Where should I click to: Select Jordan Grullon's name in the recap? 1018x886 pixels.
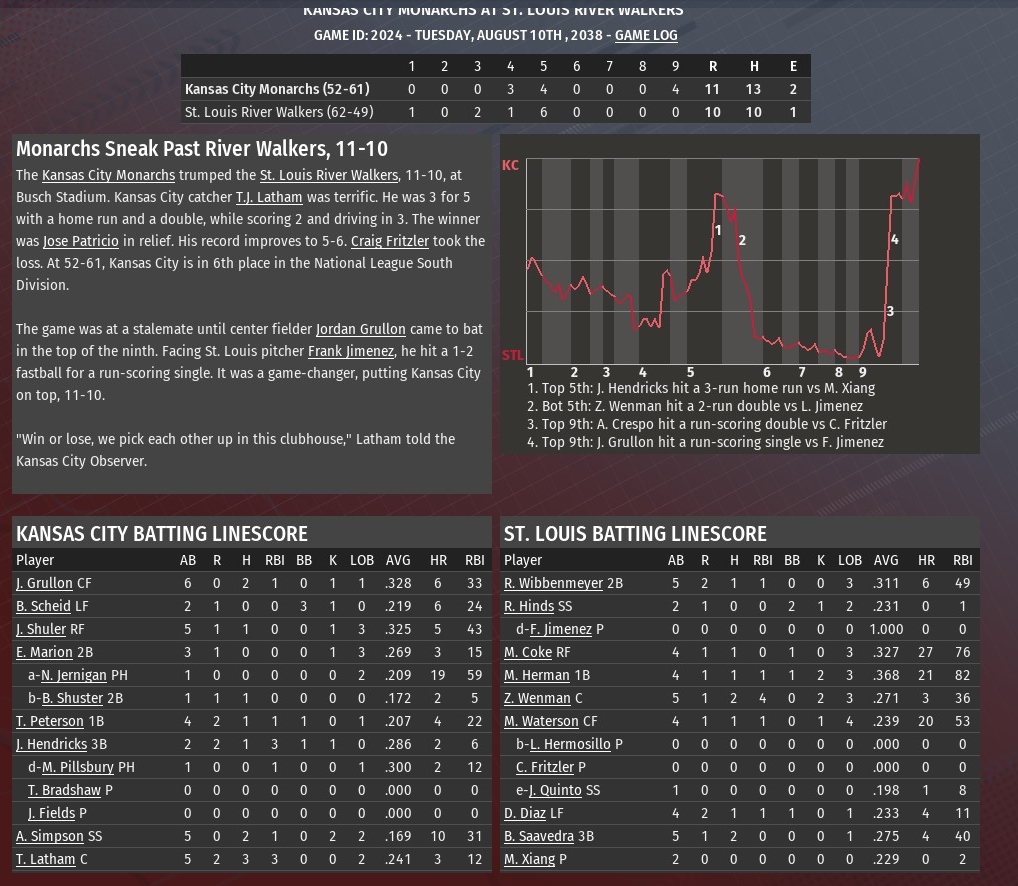[360, 329]
